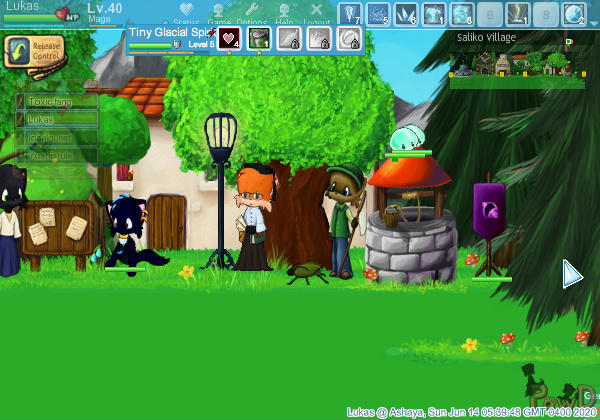Click the Release Control button
This screenshot has width=600, height=420.
coord(32,51)
